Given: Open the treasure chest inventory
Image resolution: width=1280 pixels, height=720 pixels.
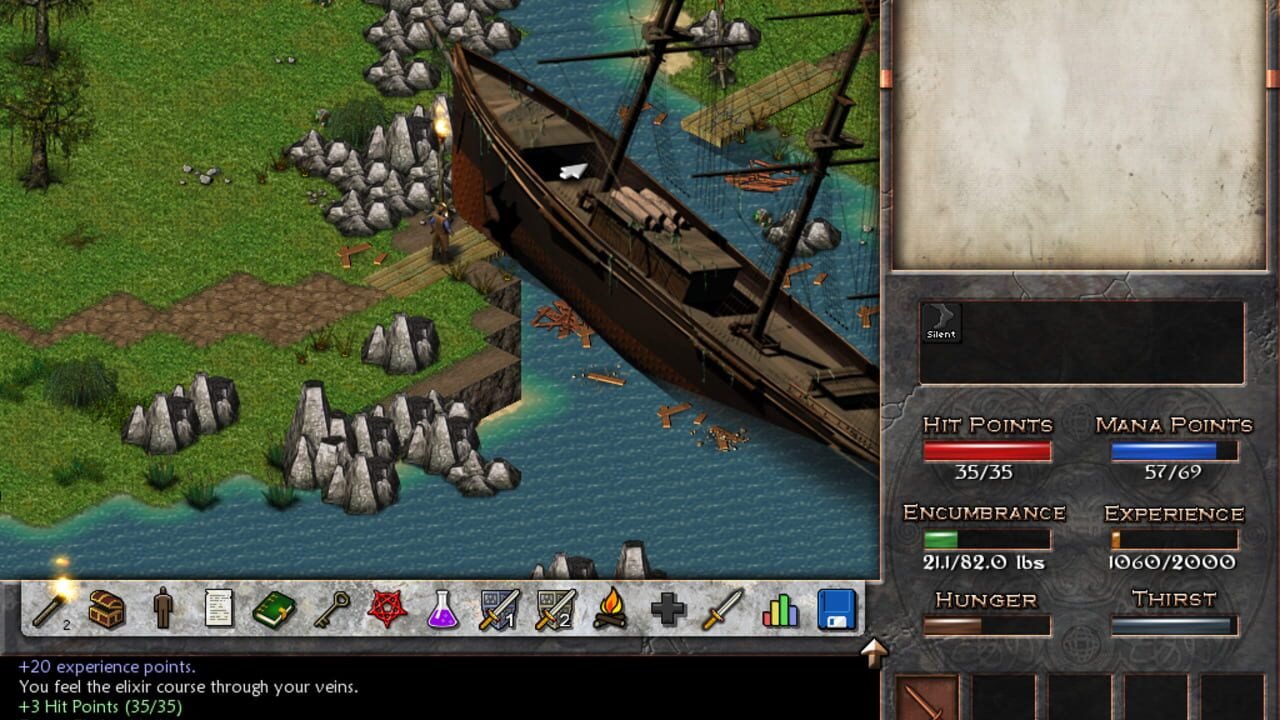Looking at the screenshot, I should [x=107, y=608].
